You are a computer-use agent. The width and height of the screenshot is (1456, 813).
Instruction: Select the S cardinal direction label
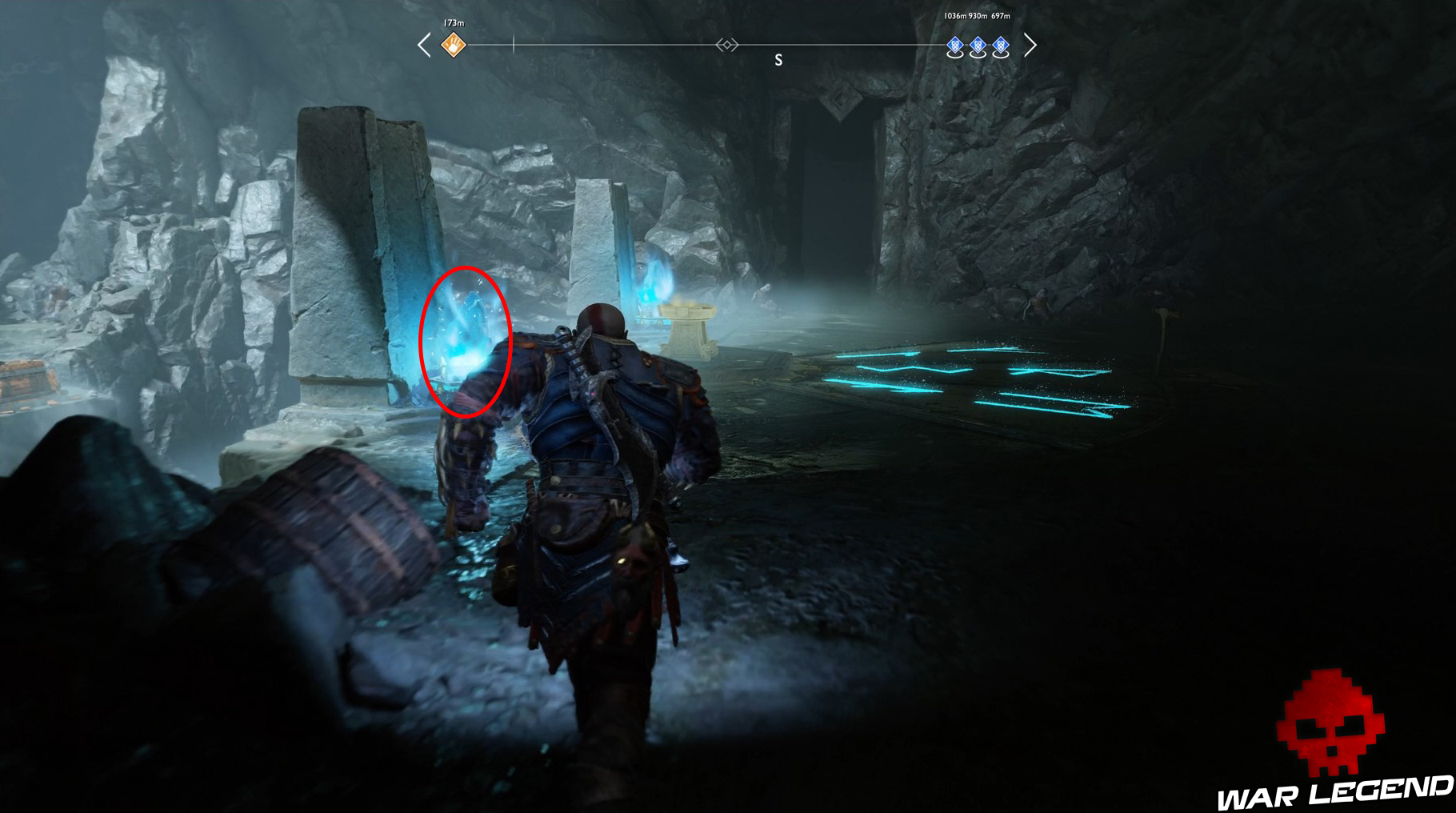click(x=777, y=58)
